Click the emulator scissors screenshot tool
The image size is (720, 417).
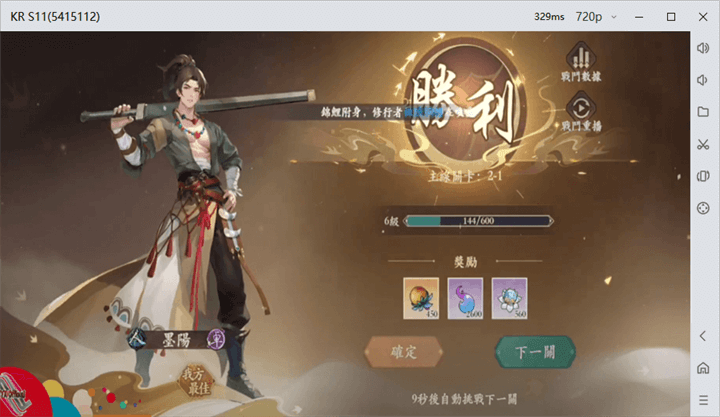[x=703, y=144]
